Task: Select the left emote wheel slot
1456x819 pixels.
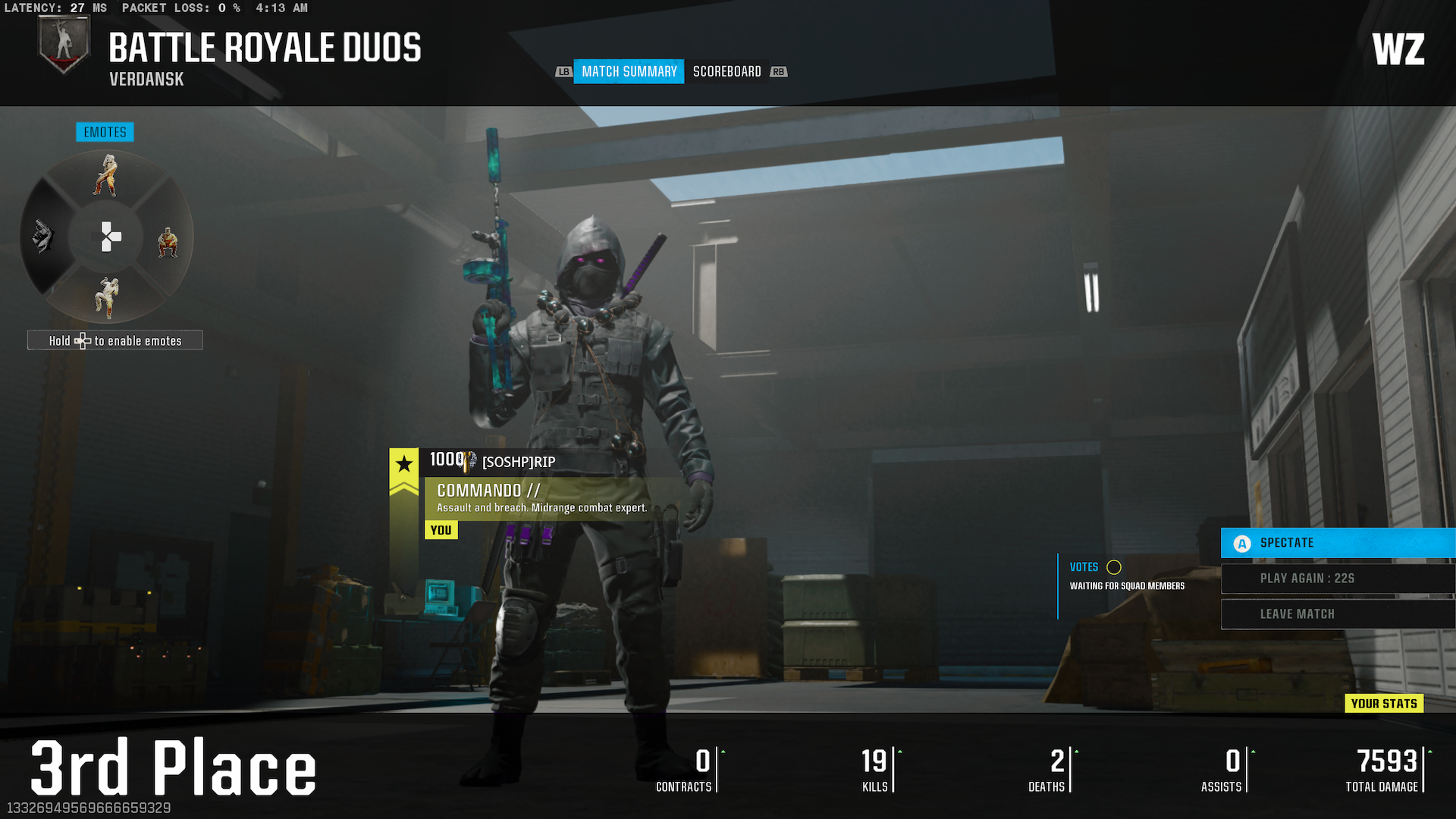Action: [44, 237]
